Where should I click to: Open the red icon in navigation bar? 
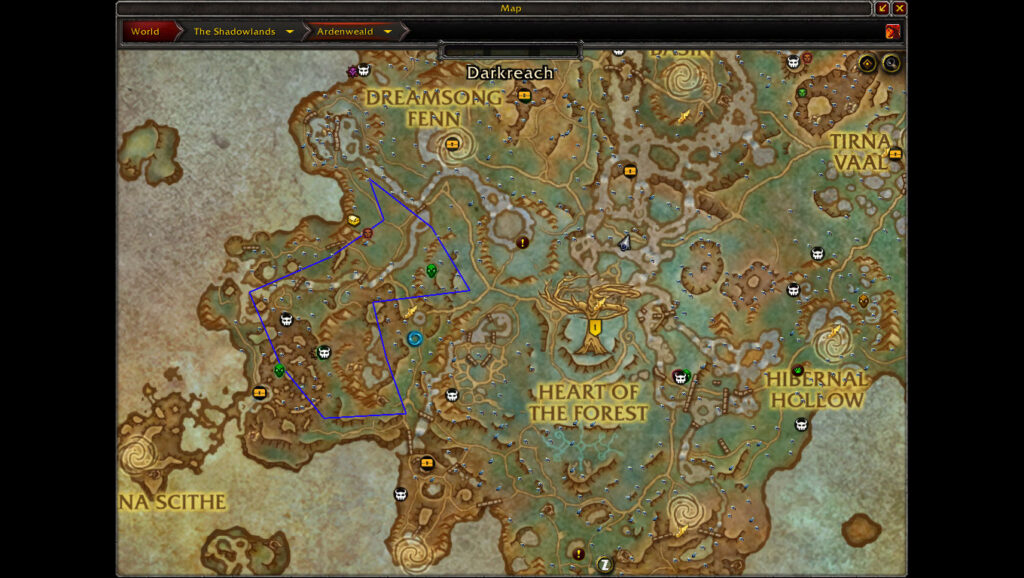coord(892,31)
